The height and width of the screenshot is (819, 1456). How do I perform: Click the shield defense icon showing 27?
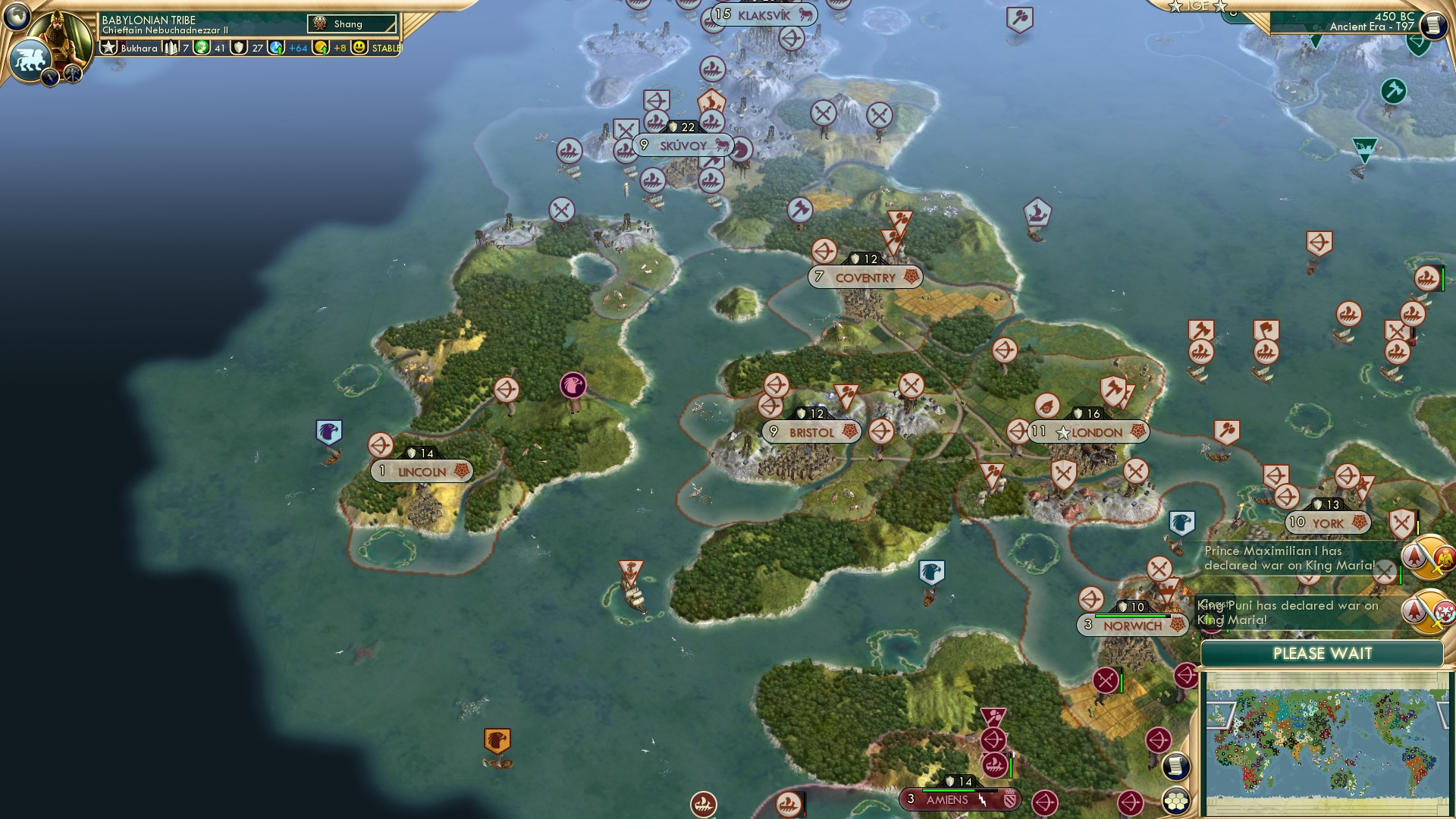click(x=238, y=48)
